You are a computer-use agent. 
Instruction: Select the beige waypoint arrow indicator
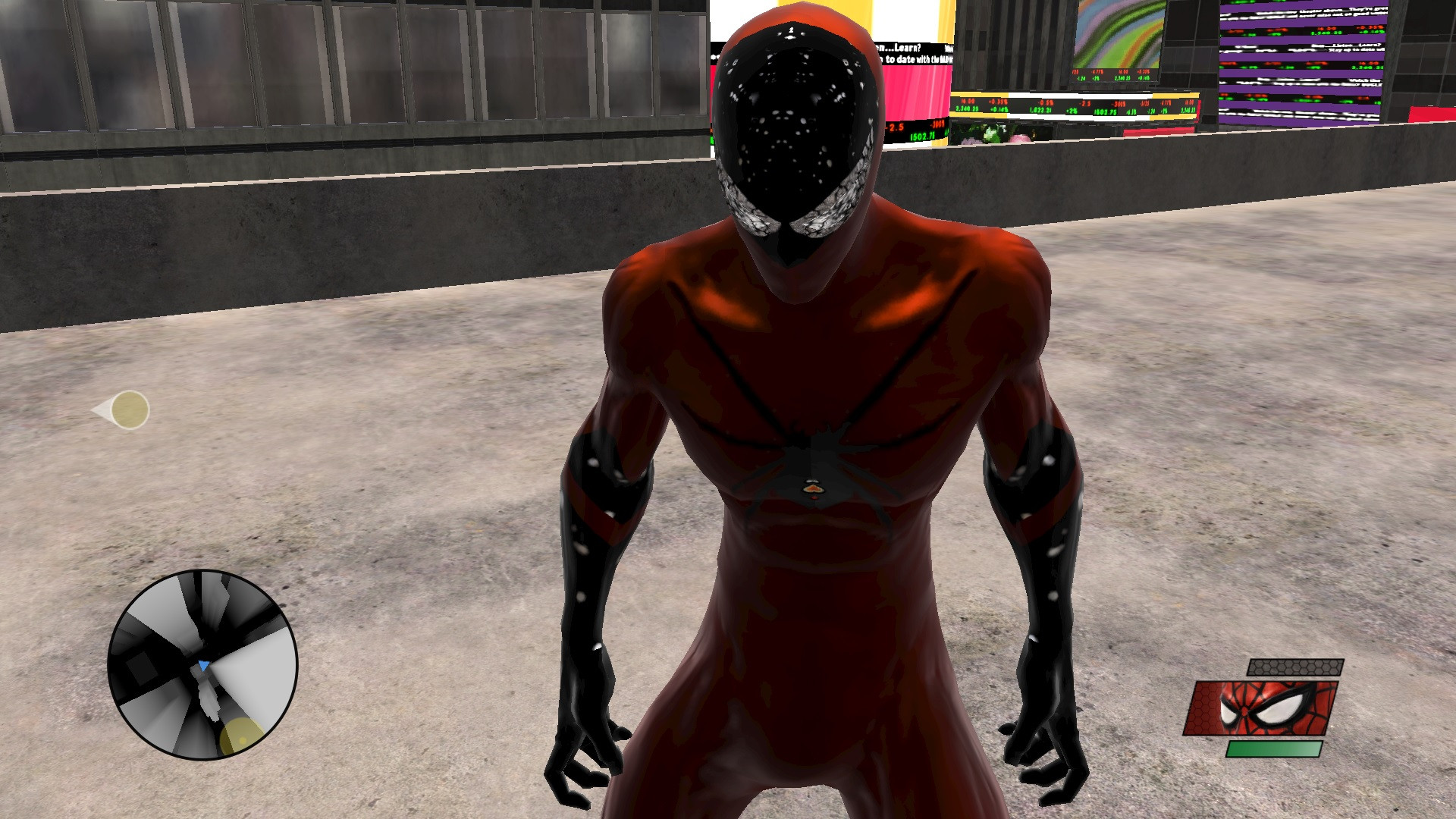pyautogui.click(x=129, y=409)
